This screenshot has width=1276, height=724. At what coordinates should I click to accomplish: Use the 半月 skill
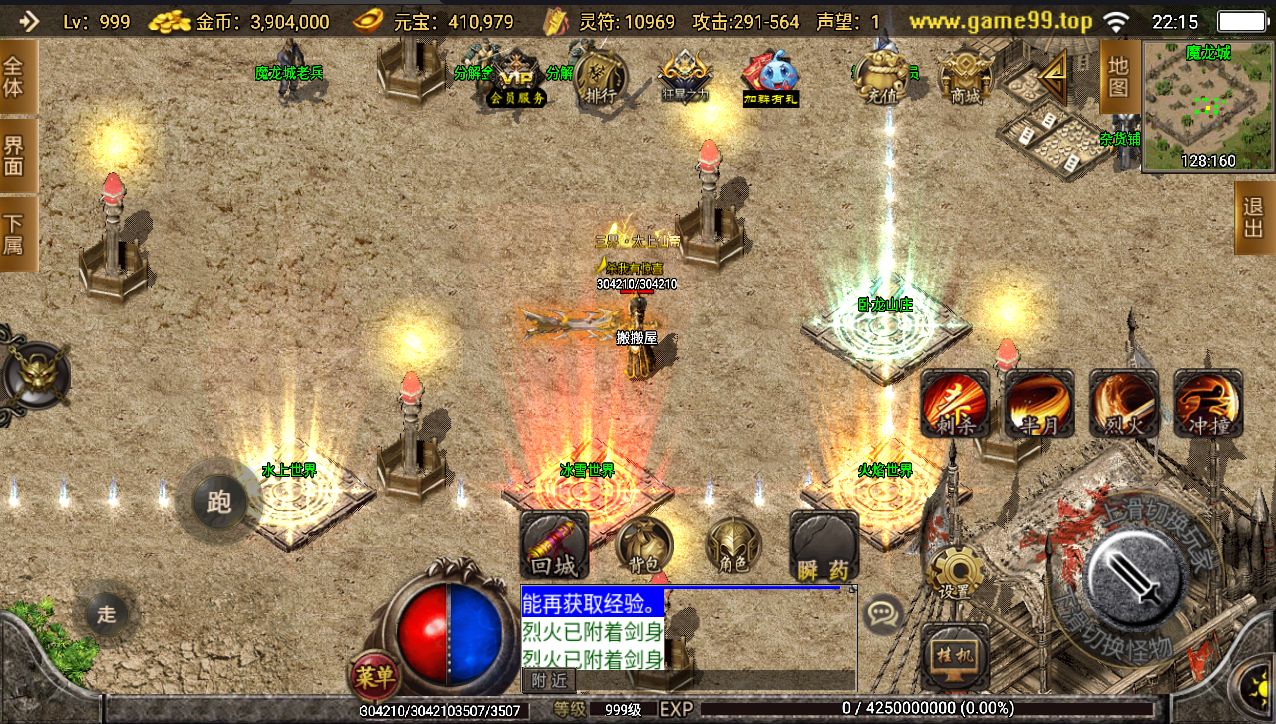pyautogui.click(x=1039, y=403)
